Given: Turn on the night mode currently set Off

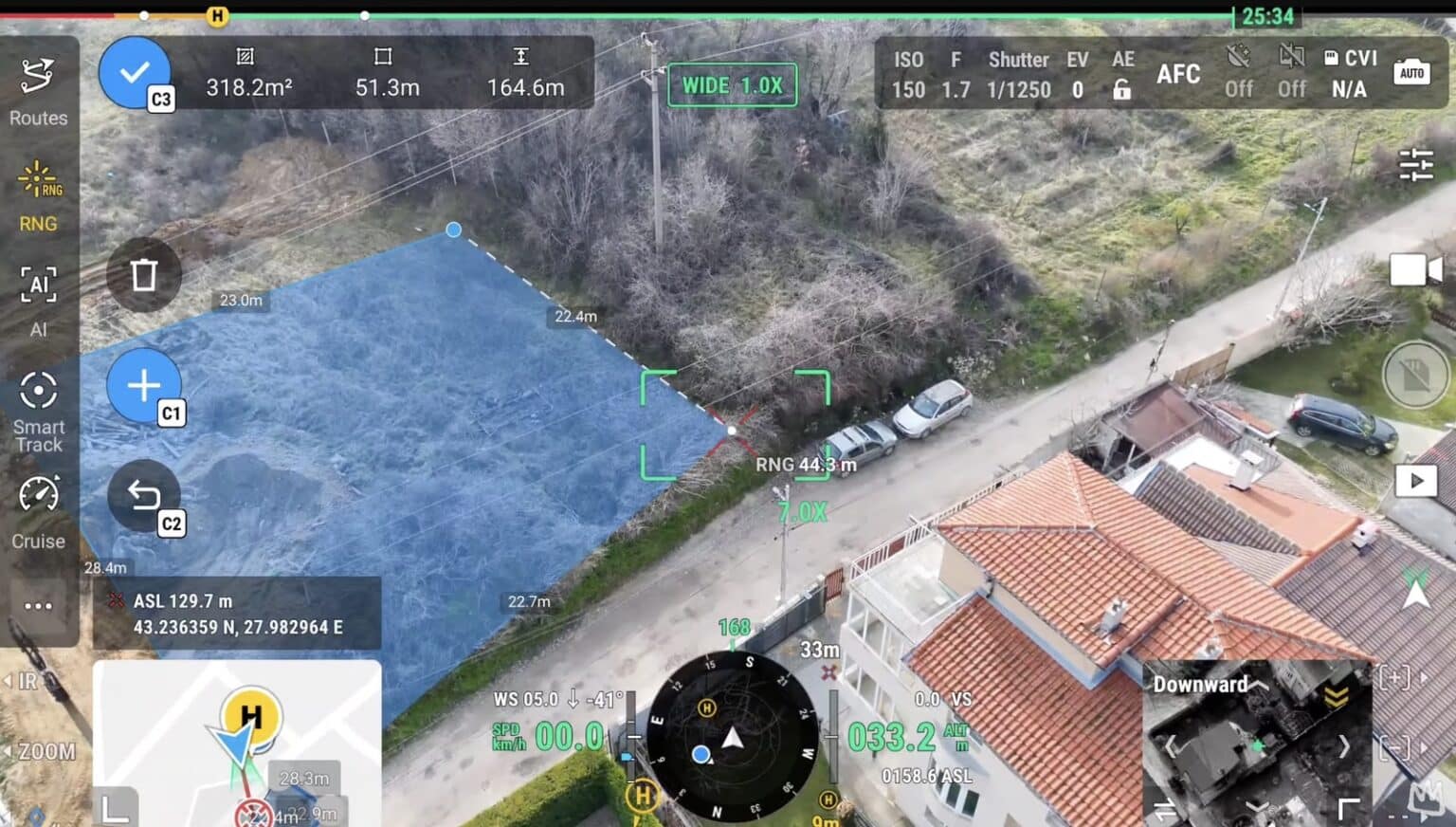Looking at the screenshot, I should (x=1239, y=71).
